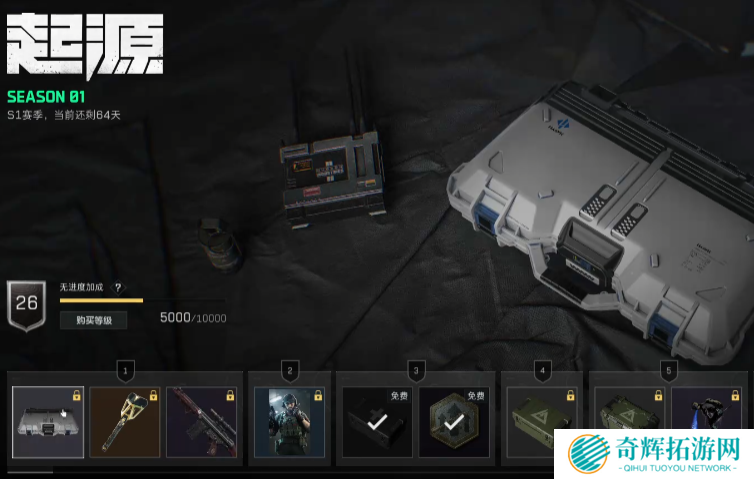
Task: Select the green ammo crate under tier 4
Action: click(543, 422)
